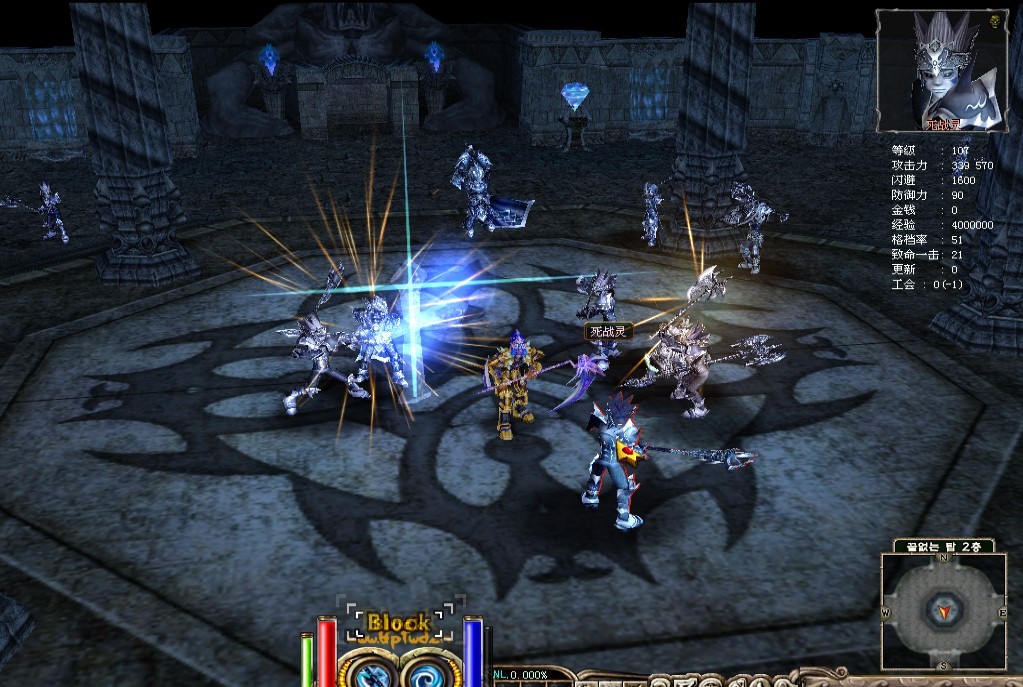Click the yellow skull icon on the portrait
Screen dimensions: 1023x687
995,21
